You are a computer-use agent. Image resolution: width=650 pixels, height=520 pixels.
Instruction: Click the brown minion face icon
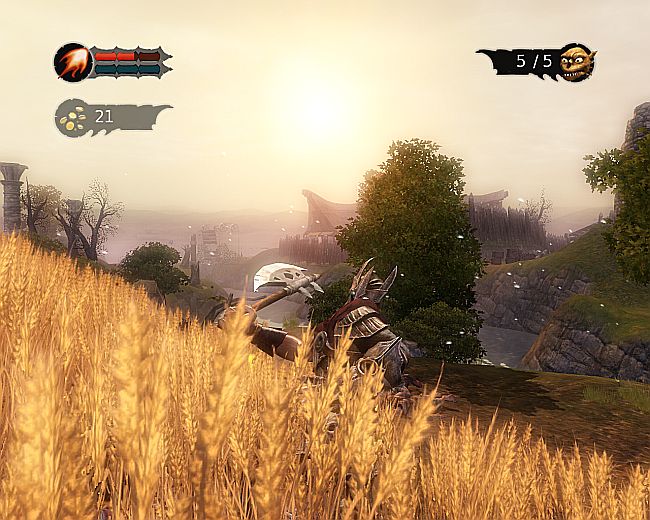pos(575,62)
